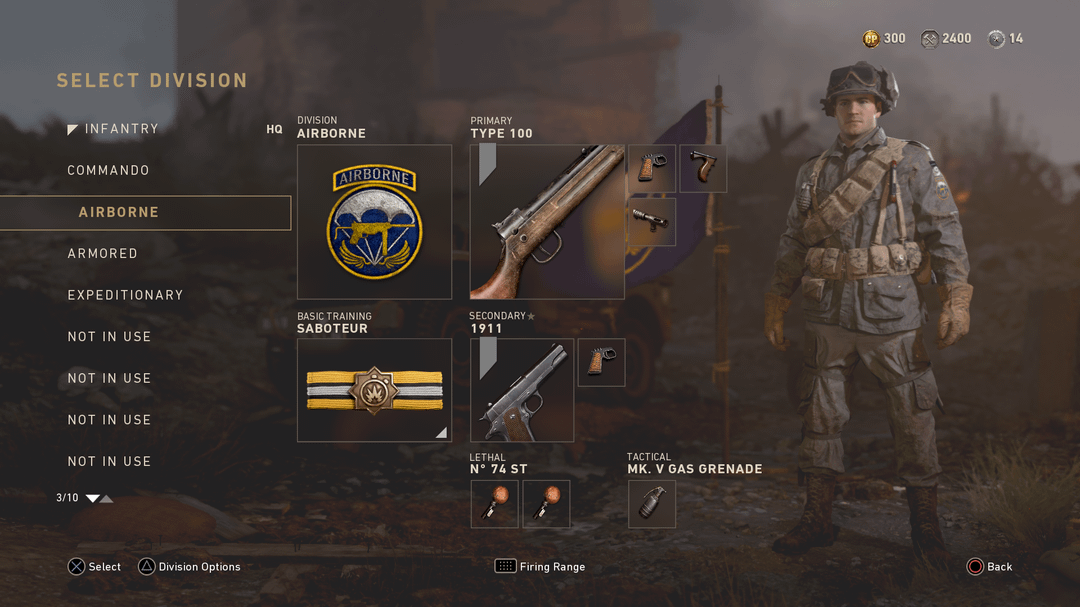Open the 1911 secondary weapon slot

click(x=522, y=390)
